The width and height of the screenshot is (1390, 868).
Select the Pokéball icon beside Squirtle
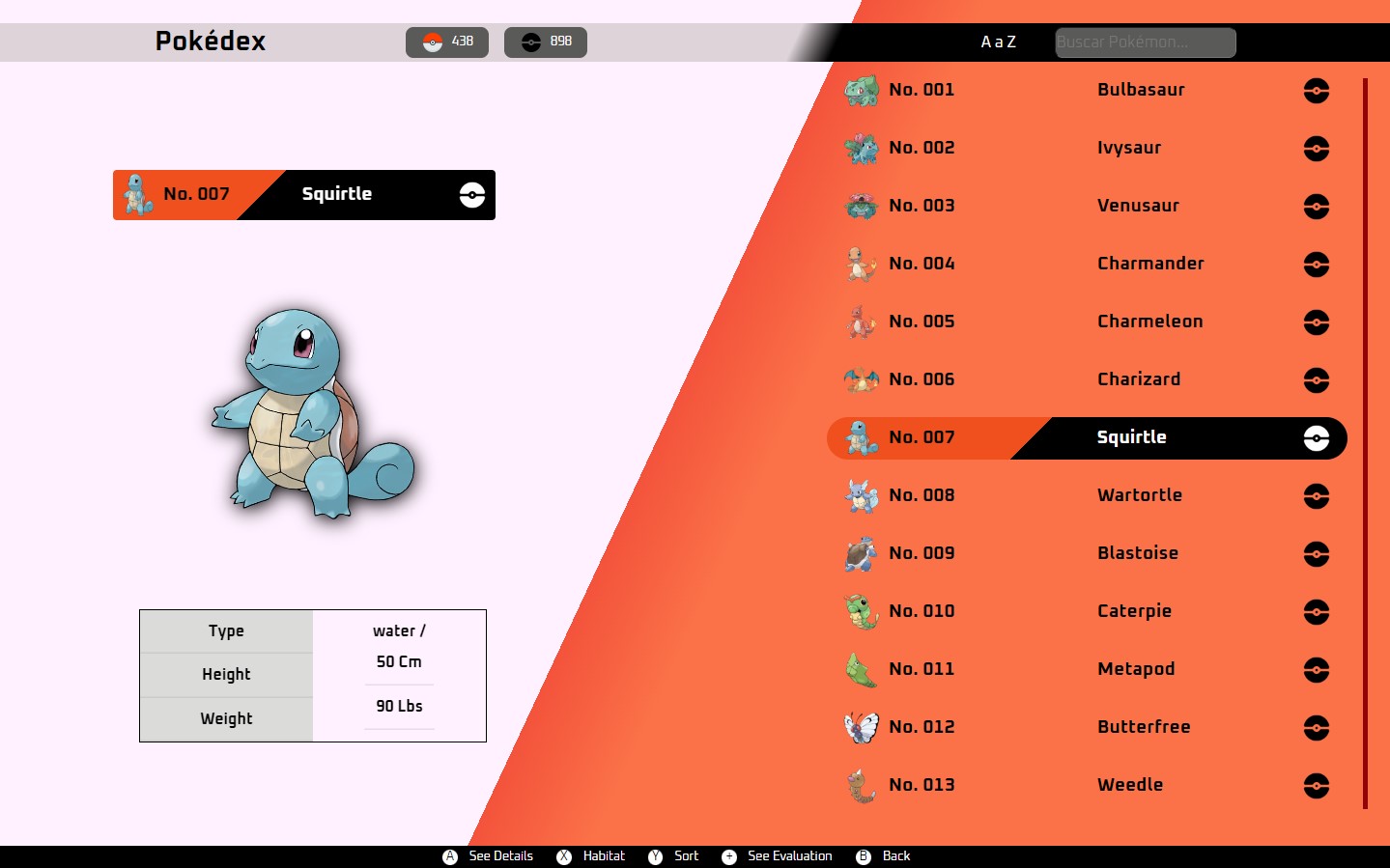click(x=1316, y=438)
